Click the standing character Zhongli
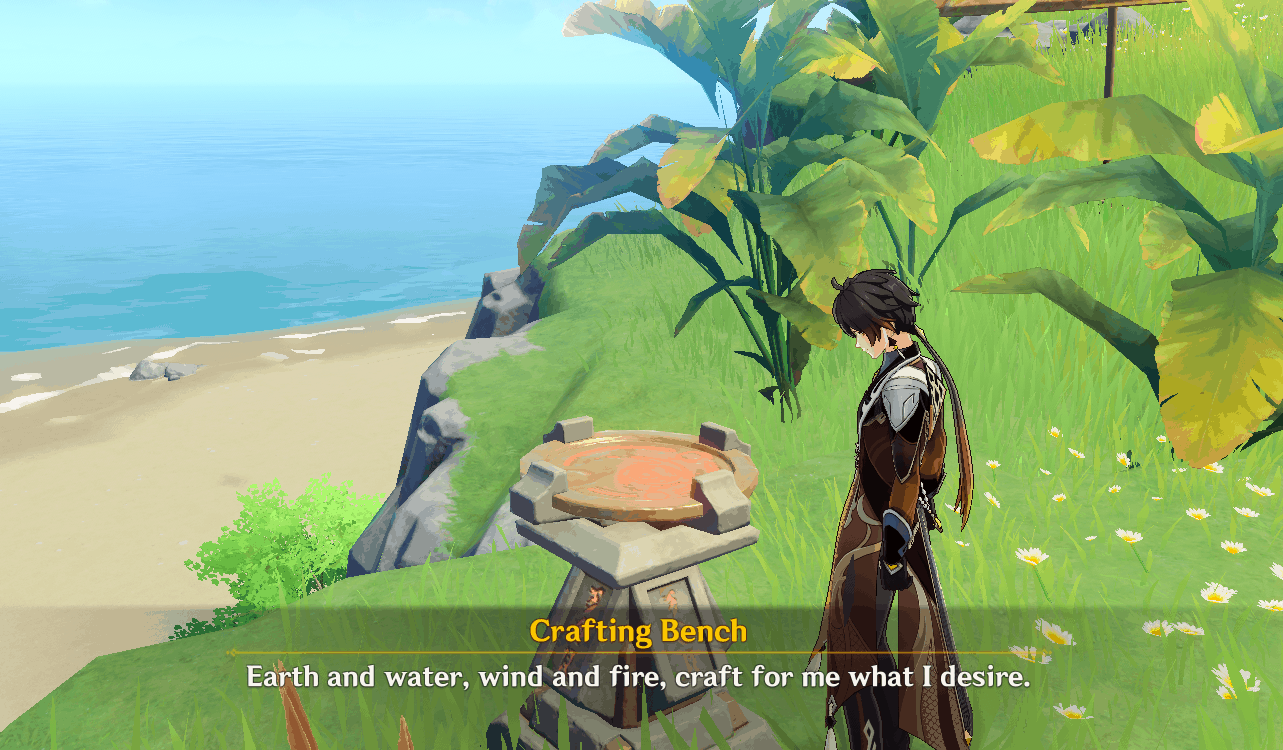Image resolution: width=1283 pixels, height=750 pixels. coord(890,480)
